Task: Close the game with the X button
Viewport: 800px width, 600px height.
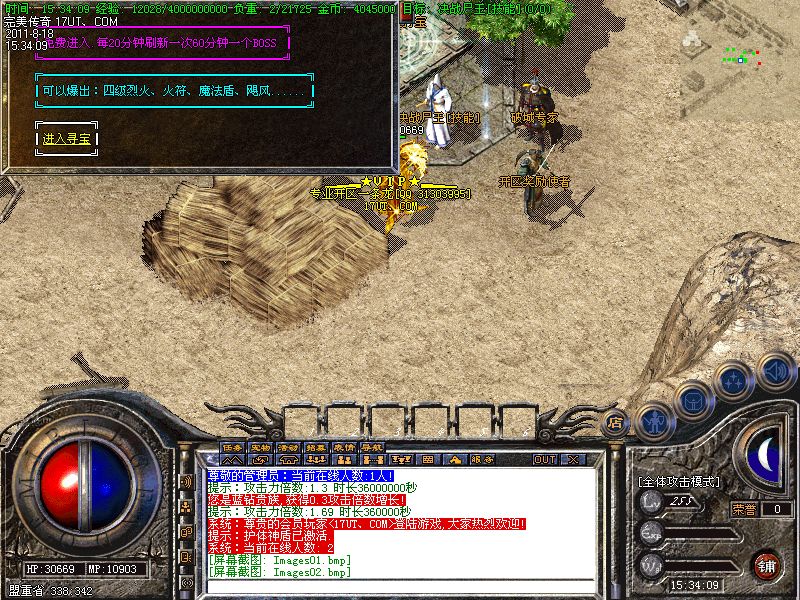Action: tap(574, 459)
